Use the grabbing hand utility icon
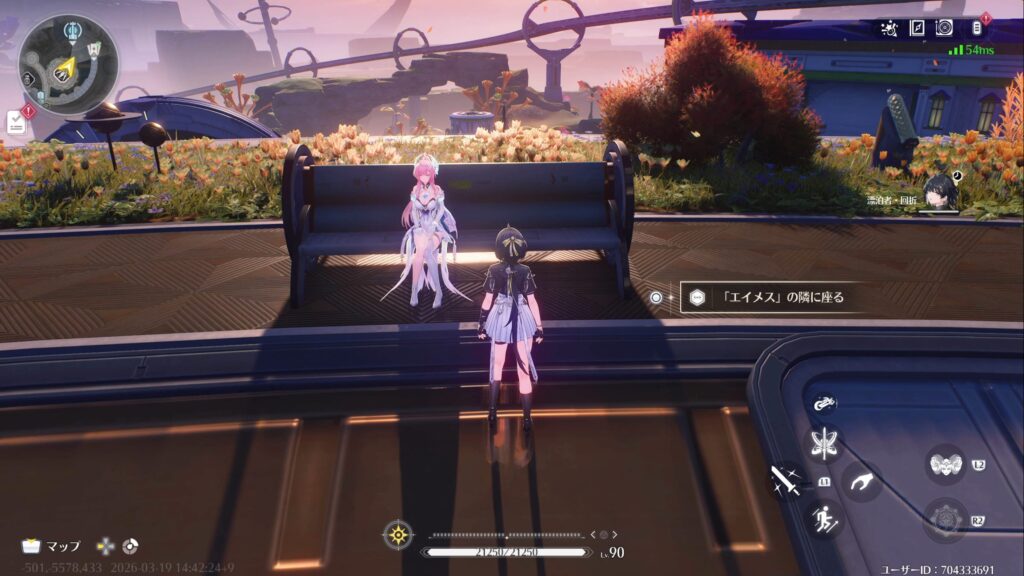The height and width of the screenshot is (576, 1024). coord(860,481)
